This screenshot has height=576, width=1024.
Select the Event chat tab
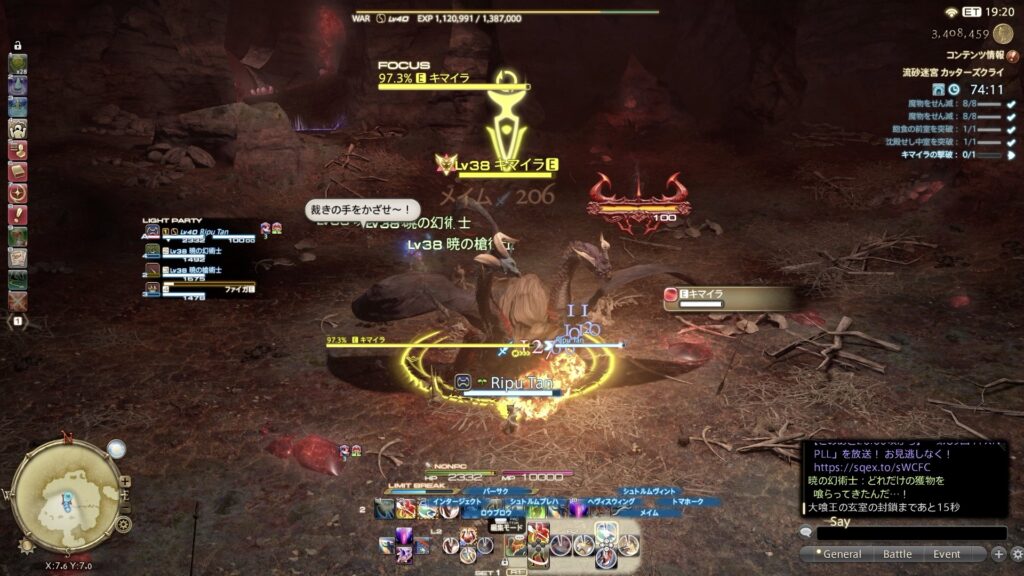[x=947, y=554]
